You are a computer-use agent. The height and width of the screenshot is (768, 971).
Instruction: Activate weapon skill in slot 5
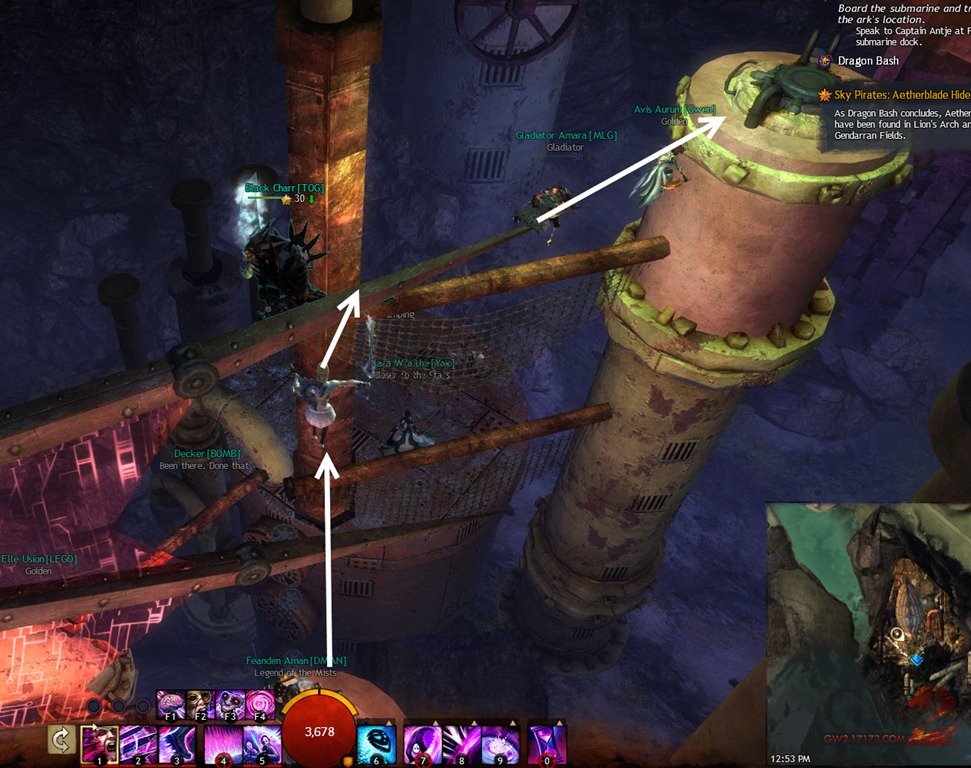(x=262, y=745)
